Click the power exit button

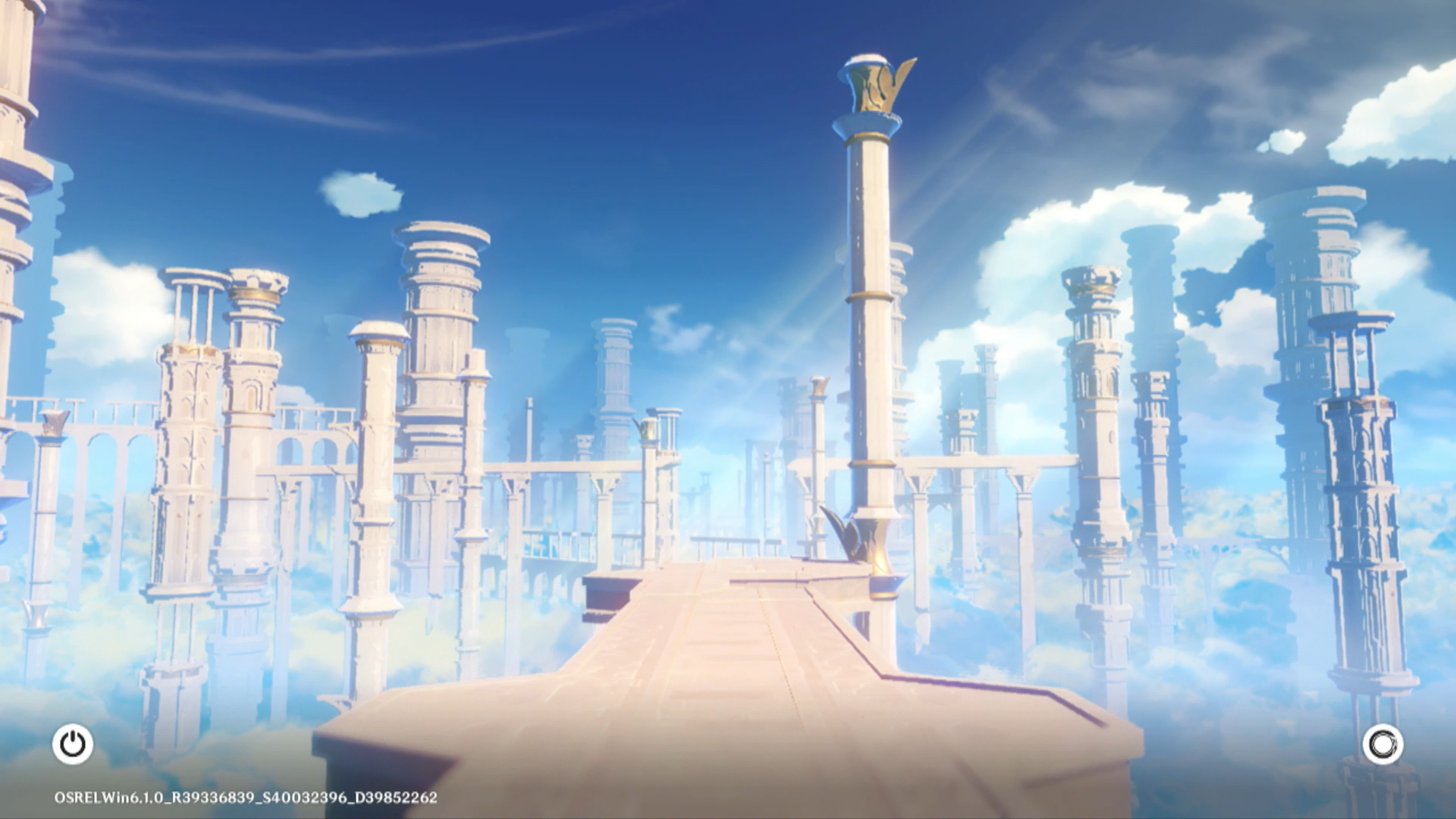point(73,744)
